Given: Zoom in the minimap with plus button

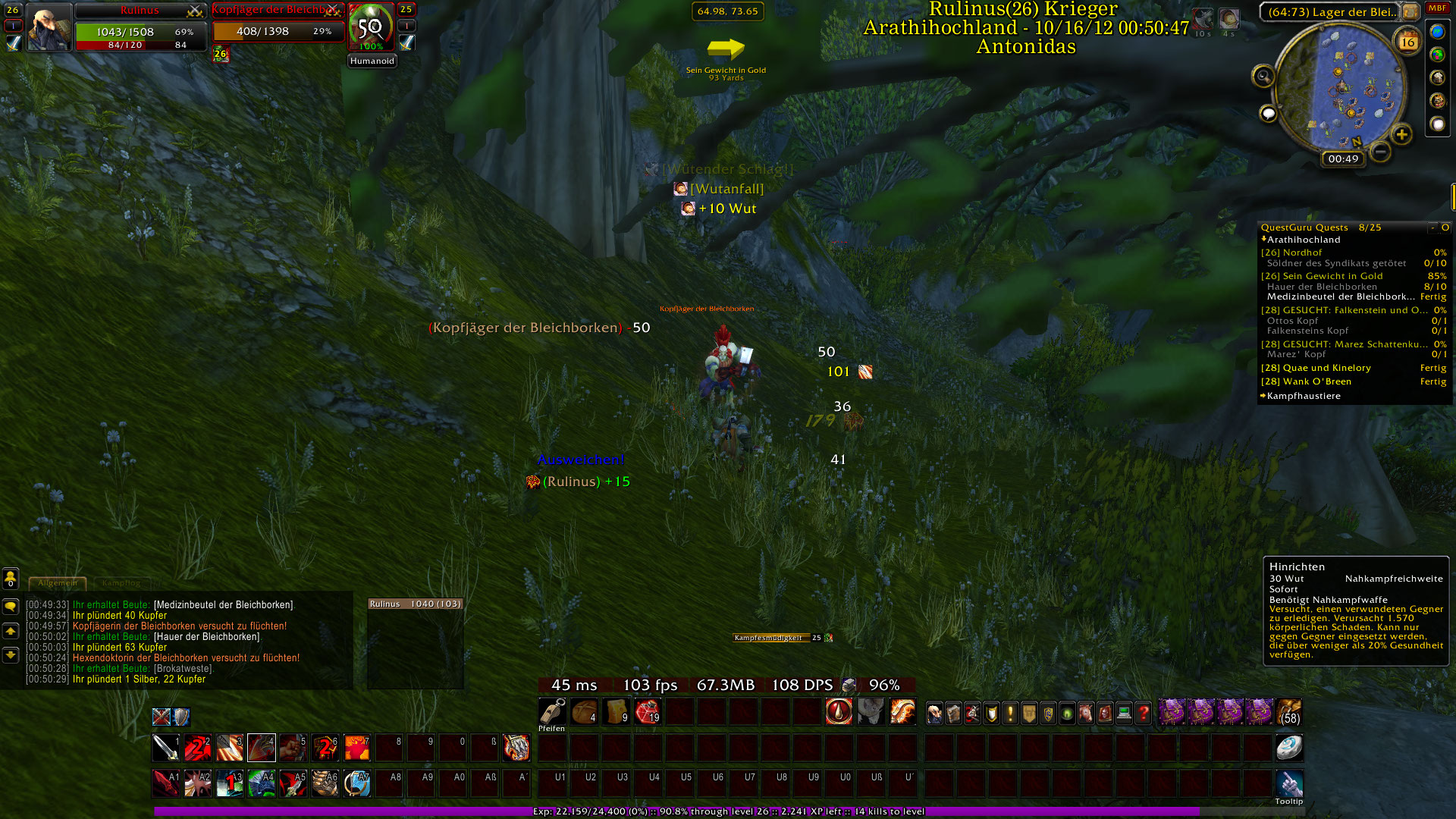Looking at the screenshot, I should coord(1401,135).
